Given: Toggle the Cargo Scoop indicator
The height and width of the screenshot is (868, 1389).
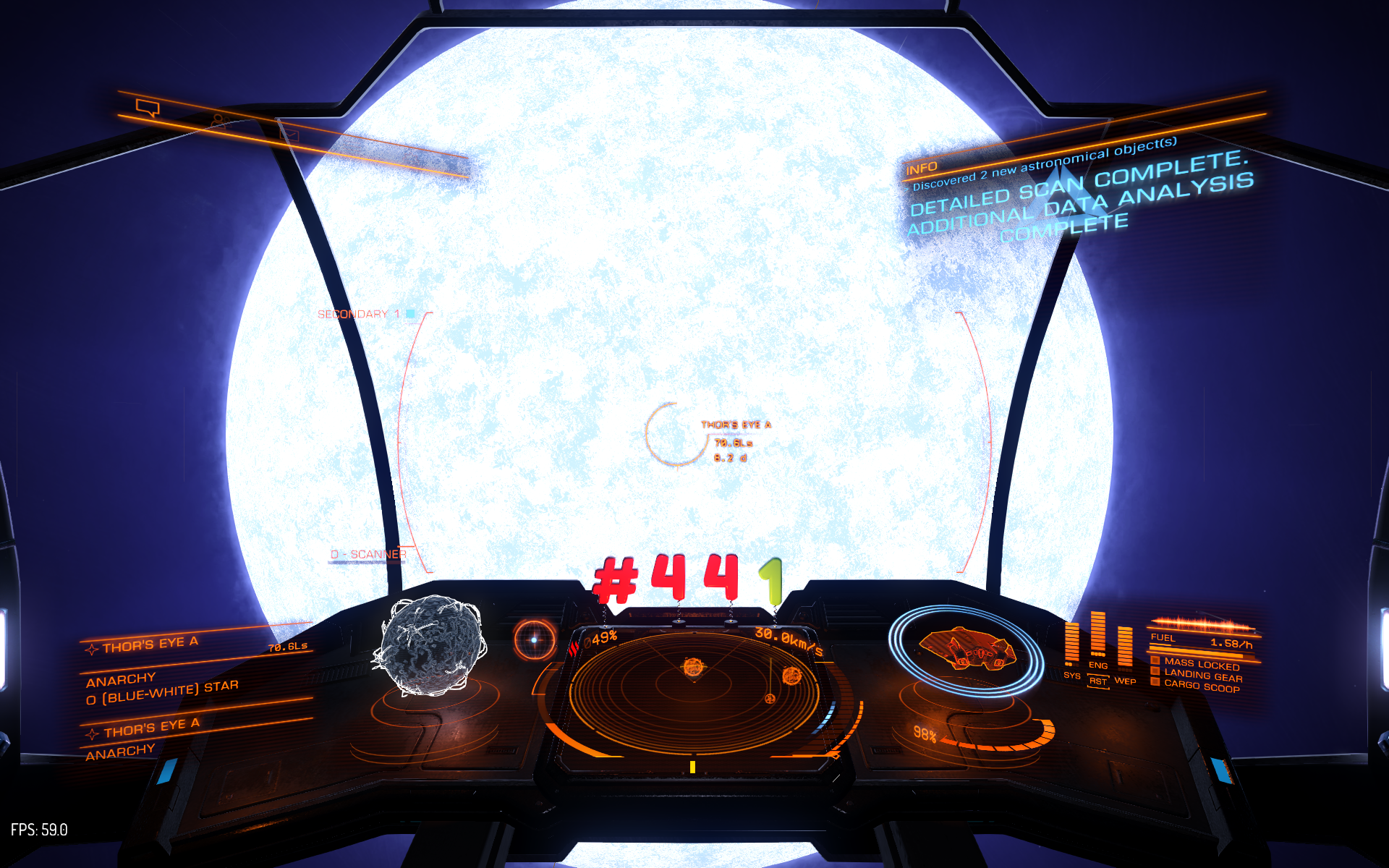Looking at the screenshot, I should point(1201,686).
